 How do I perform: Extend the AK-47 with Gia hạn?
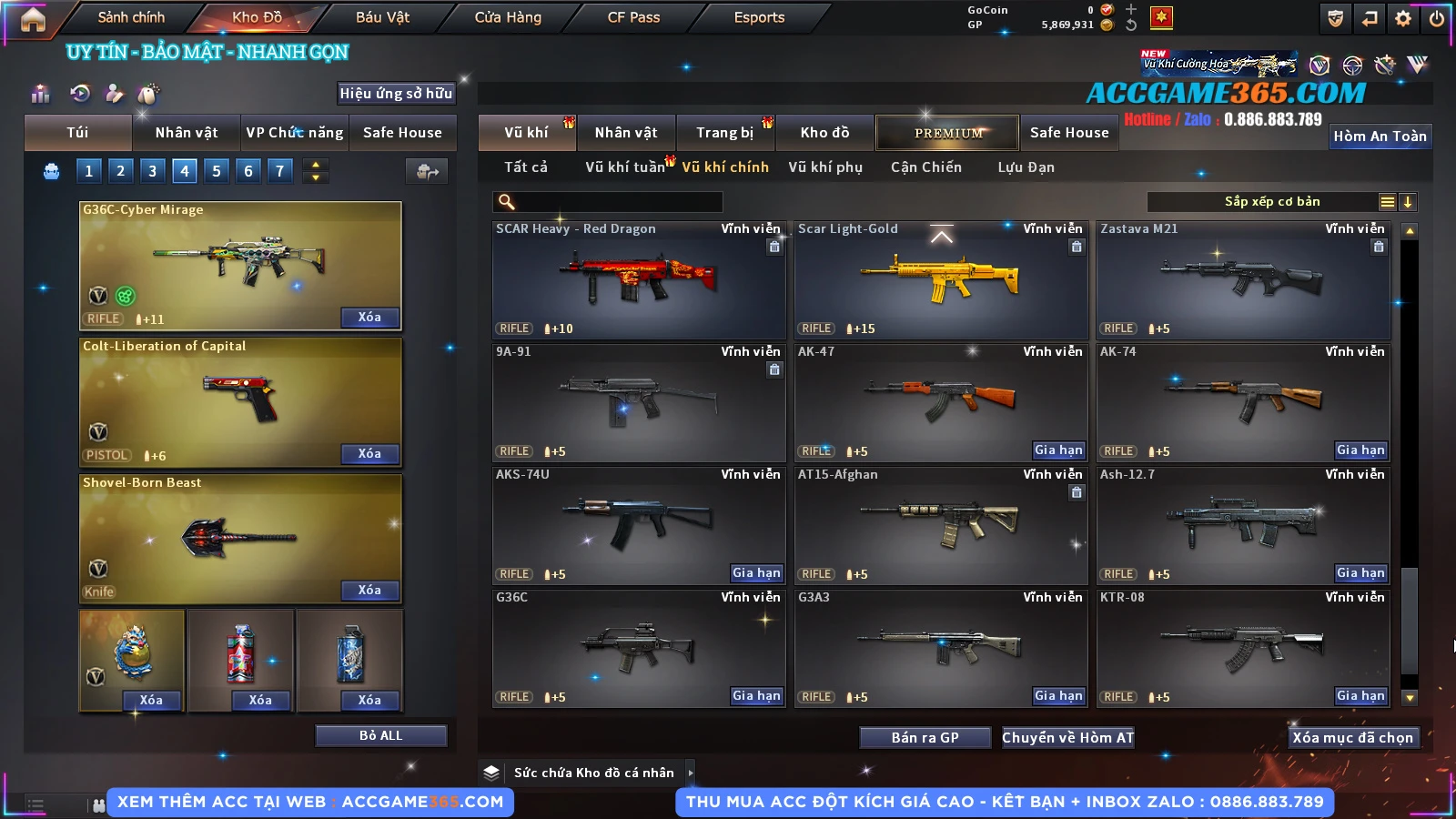pyautogui.click(x=1058, y=450)
